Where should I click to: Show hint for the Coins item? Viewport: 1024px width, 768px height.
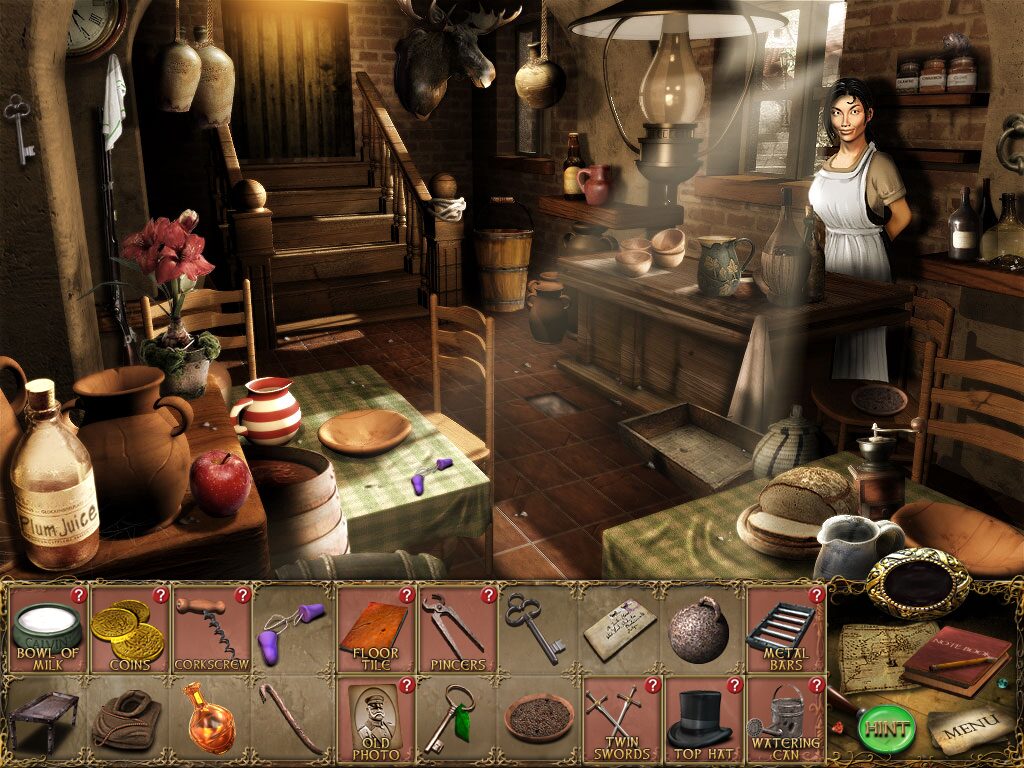tap(159, 595)
